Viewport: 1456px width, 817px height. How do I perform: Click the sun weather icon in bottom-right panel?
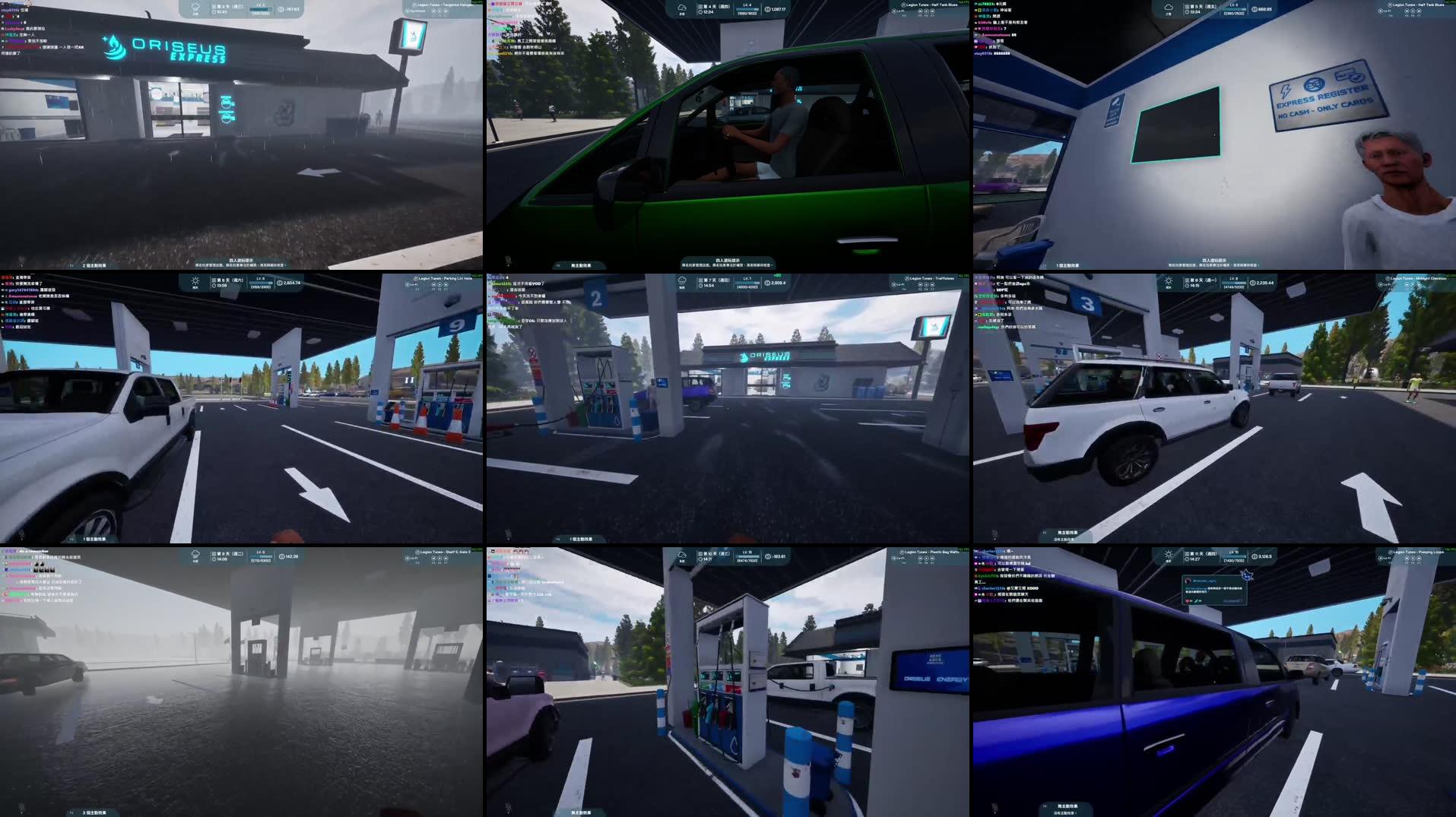pyautogui.click(x=1167, y=556)
